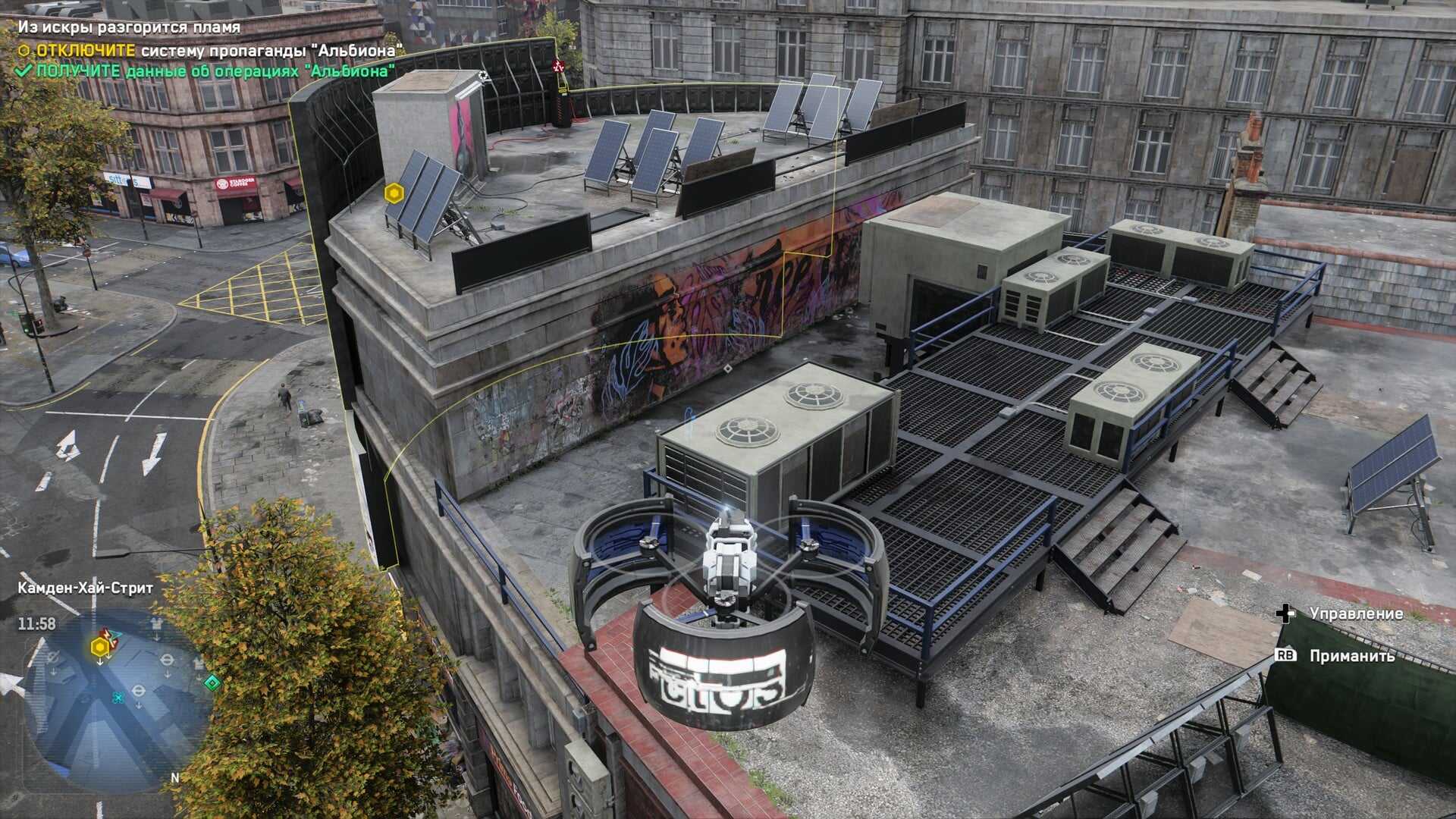Screen dimensions: 1456x819
Task: Select the cyan drone marker on minimap
Action: click(118, 698)
